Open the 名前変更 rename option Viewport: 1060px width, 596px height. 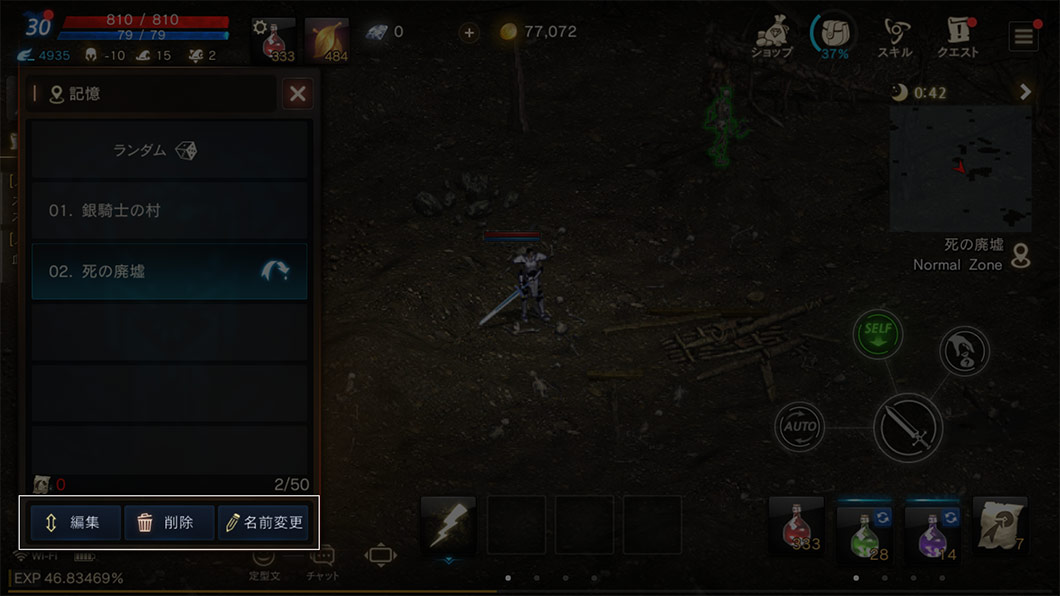tap(264, 522)
